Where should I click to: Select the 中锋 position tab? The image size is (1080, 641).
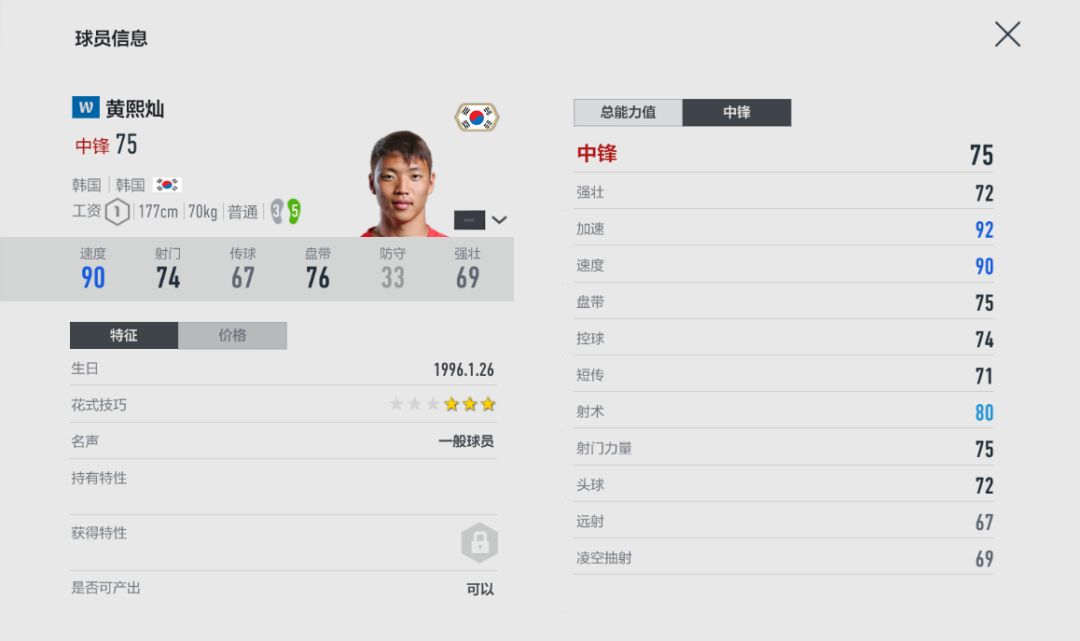(736, 112)
